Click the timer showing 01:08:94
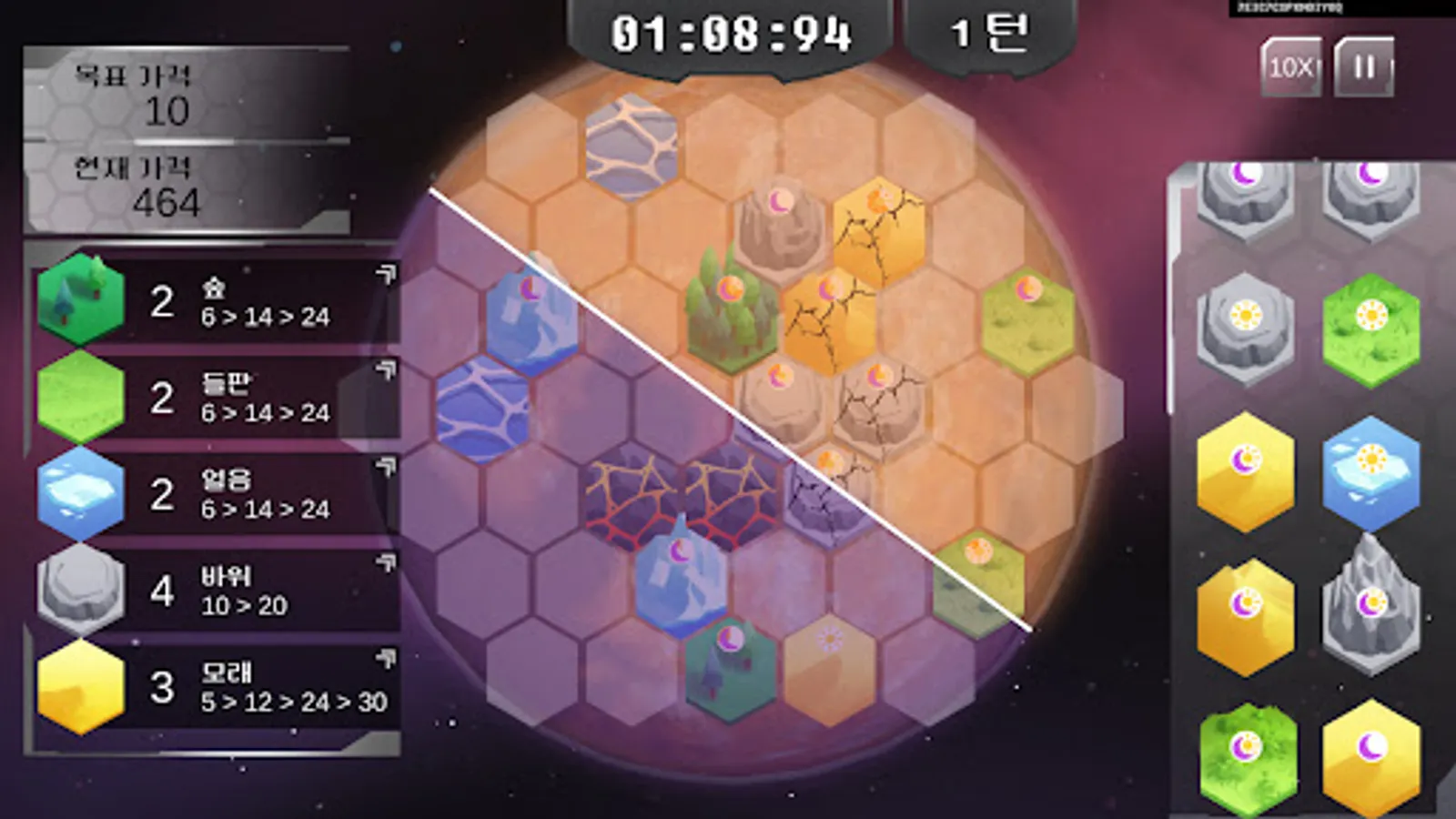1456x819 pixels. click(x=733, y=32)
